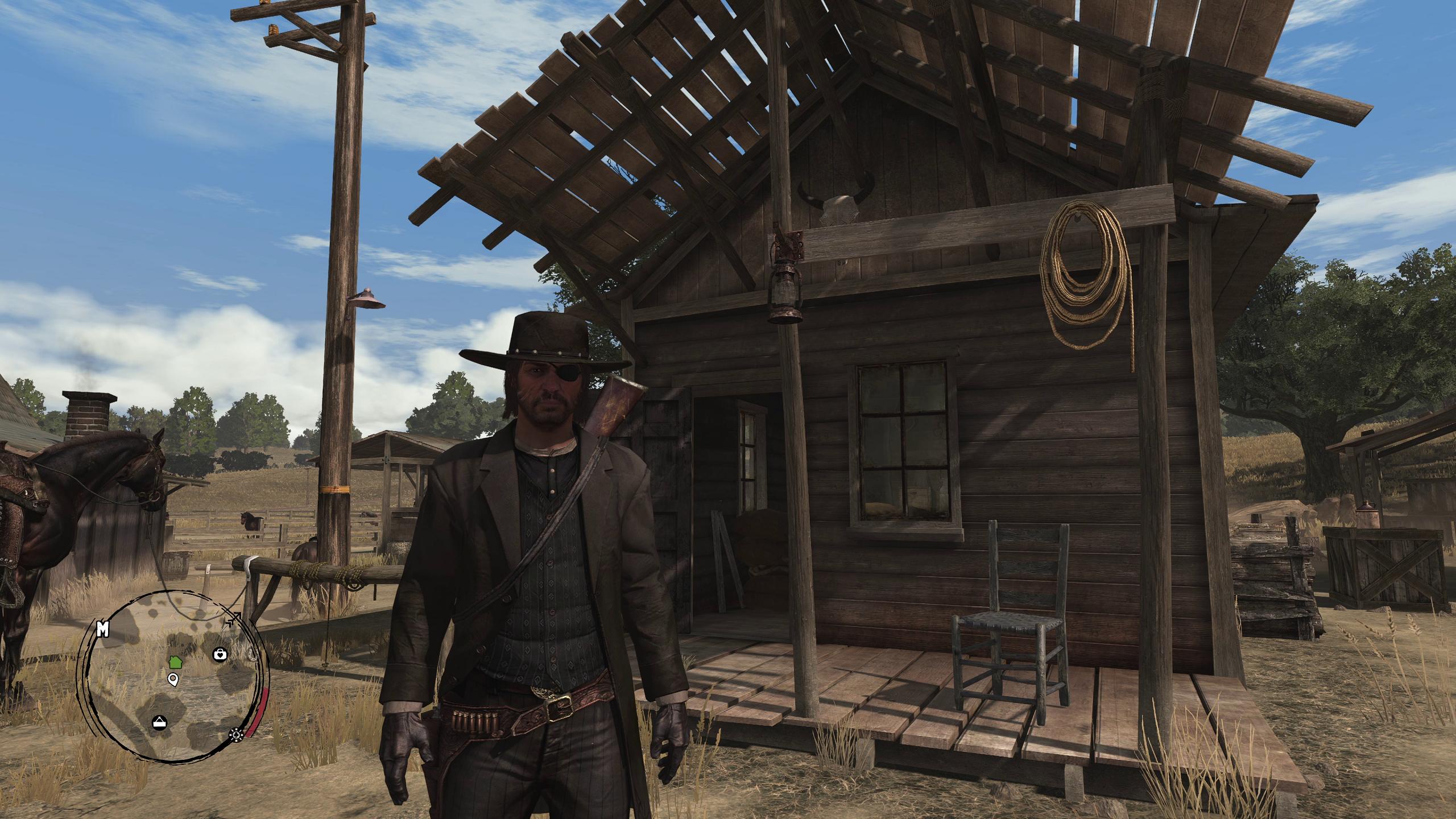Click the doctor's bag marker on minimap
Image resolution: width=1456 pixels, height=819 pixels.
click(220, 655)
